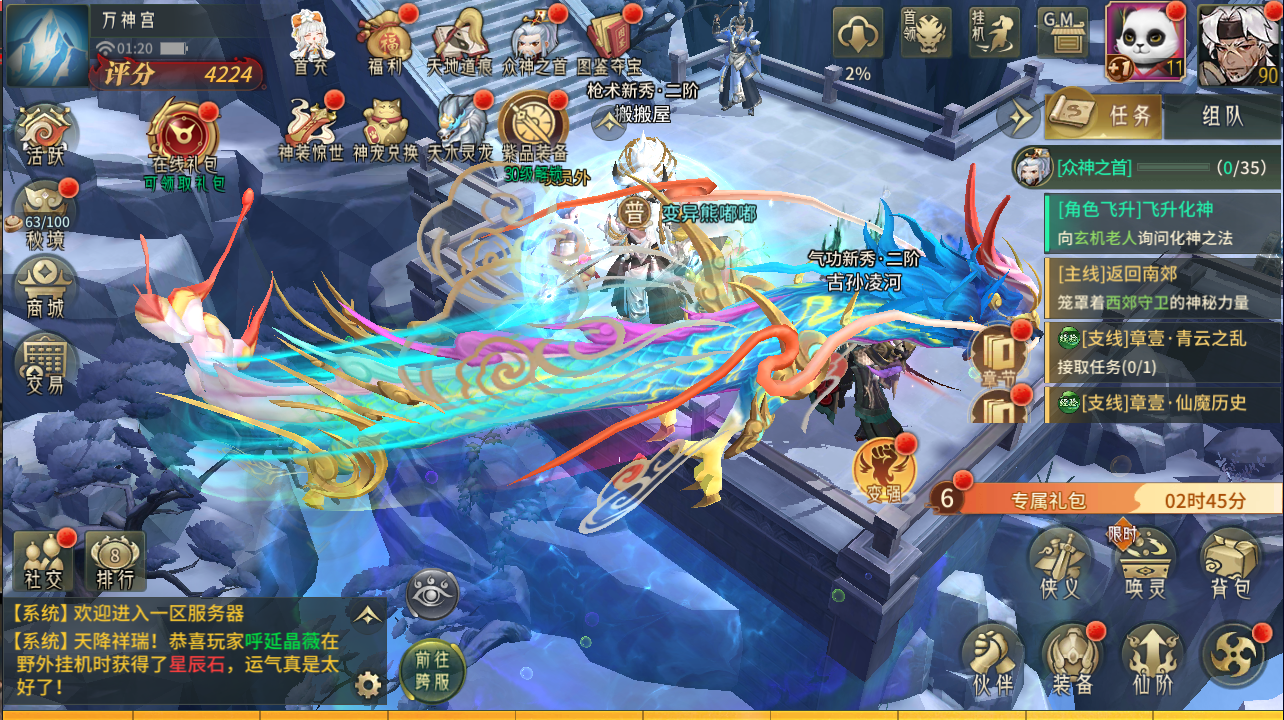Open the 首充 first-recharge icon
1284x720 pixels.
click(x=310, y=40)
